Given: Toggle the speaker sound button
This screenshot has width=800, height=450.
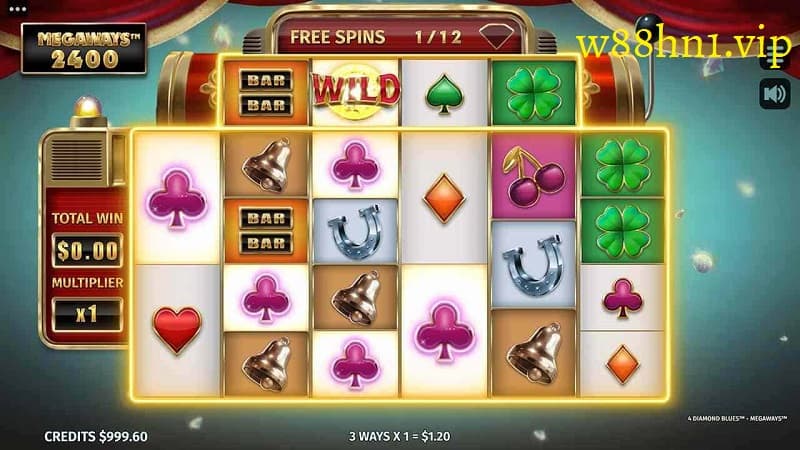Looking at the screenshot, I should pos(773,94).
